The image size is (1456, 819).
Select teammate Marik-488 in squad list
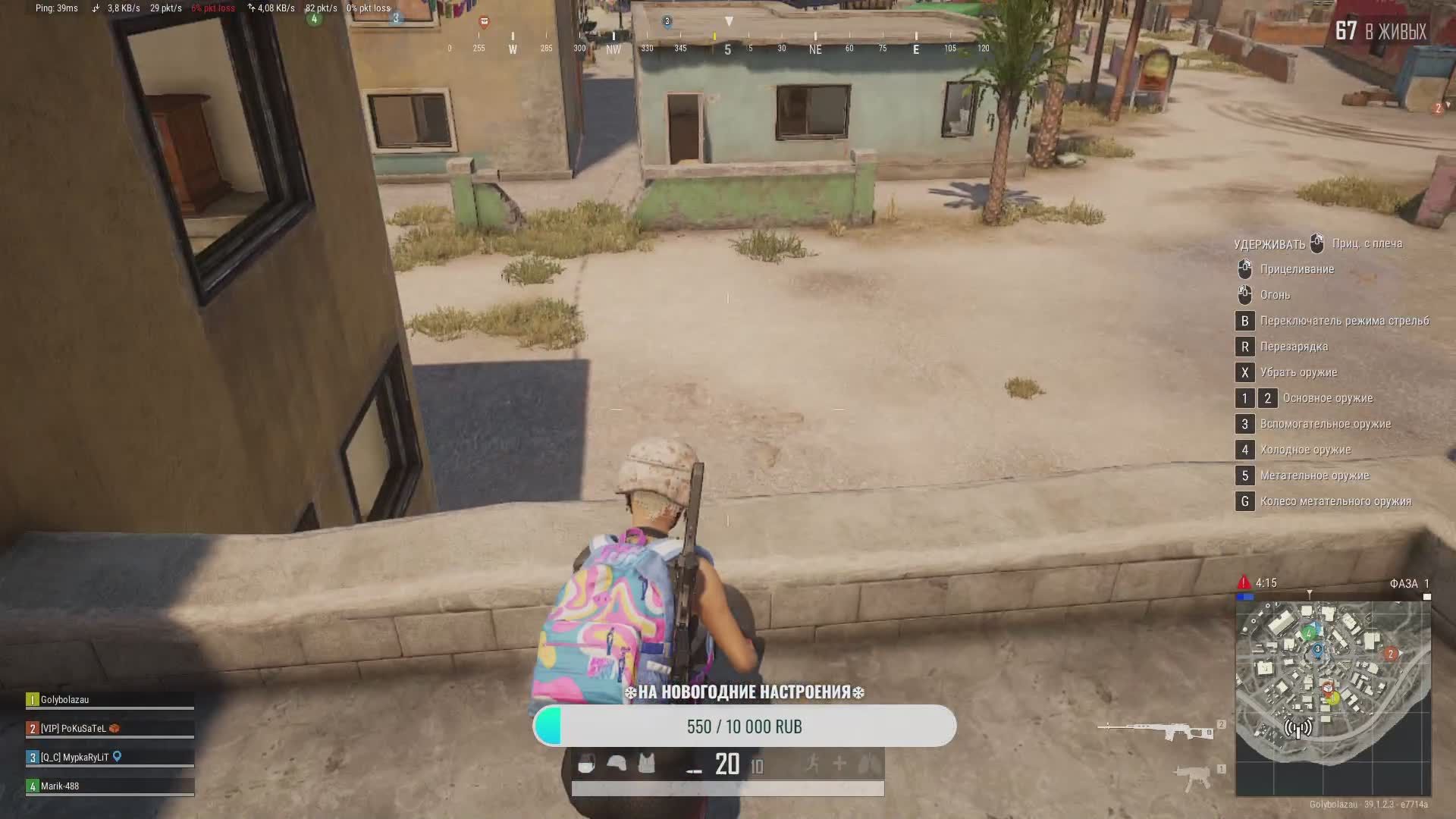(x=110, y=786)
